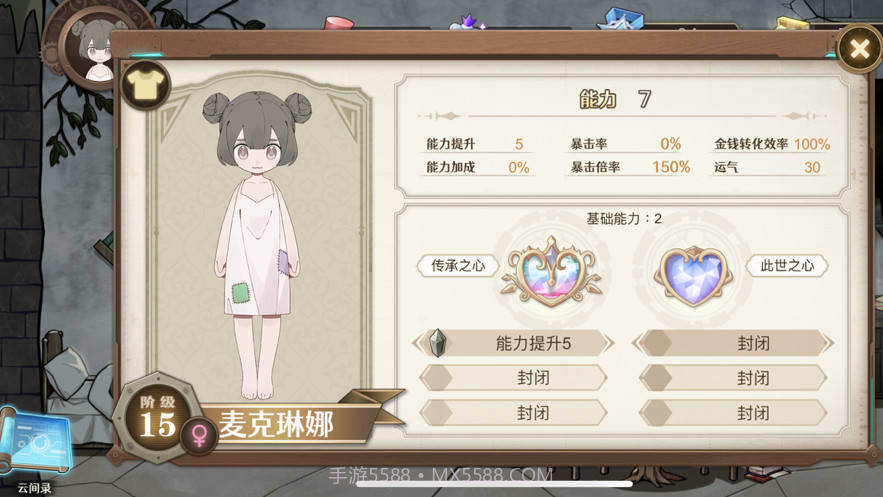Click the 传承之心 label
This screenshot has height=497, width=883.
point(458,266)
